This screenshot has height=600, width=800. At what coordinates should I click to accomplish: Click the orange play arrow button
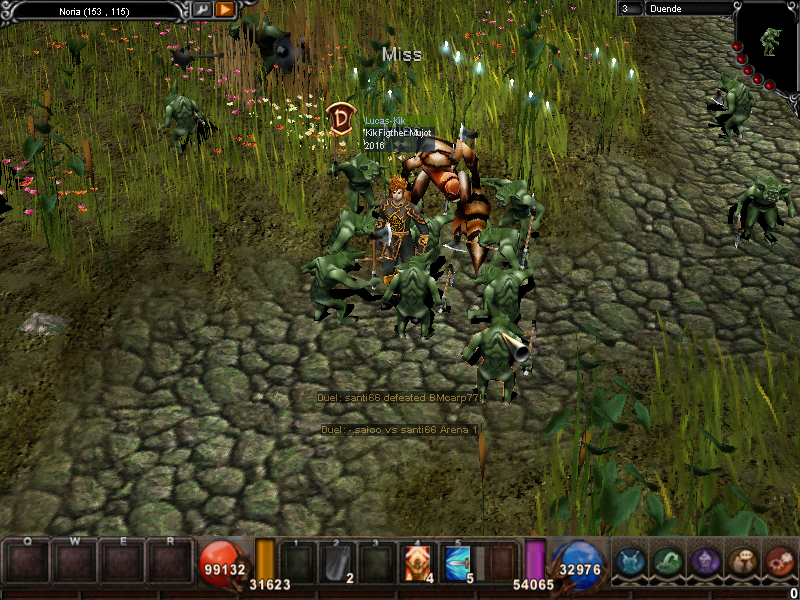[x=225, y=10]
